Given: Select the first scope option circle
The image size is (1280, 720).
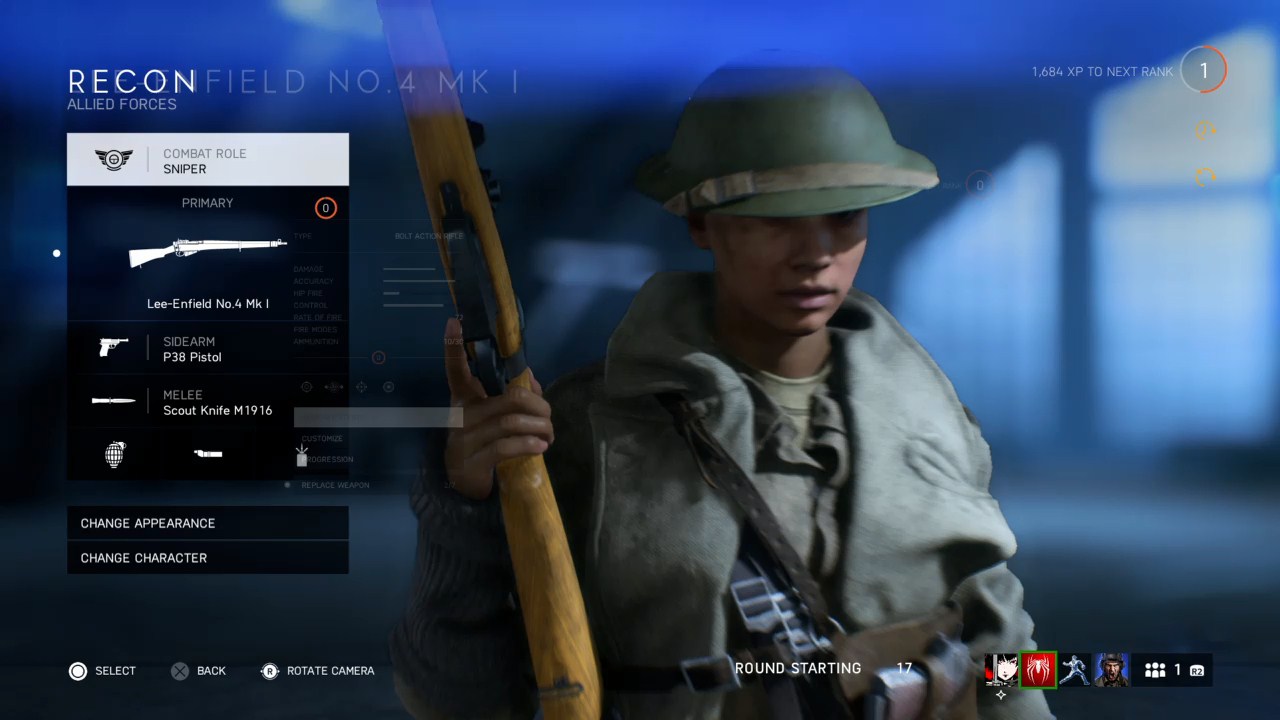Looking at the screenshot, I should click(306, 386).
